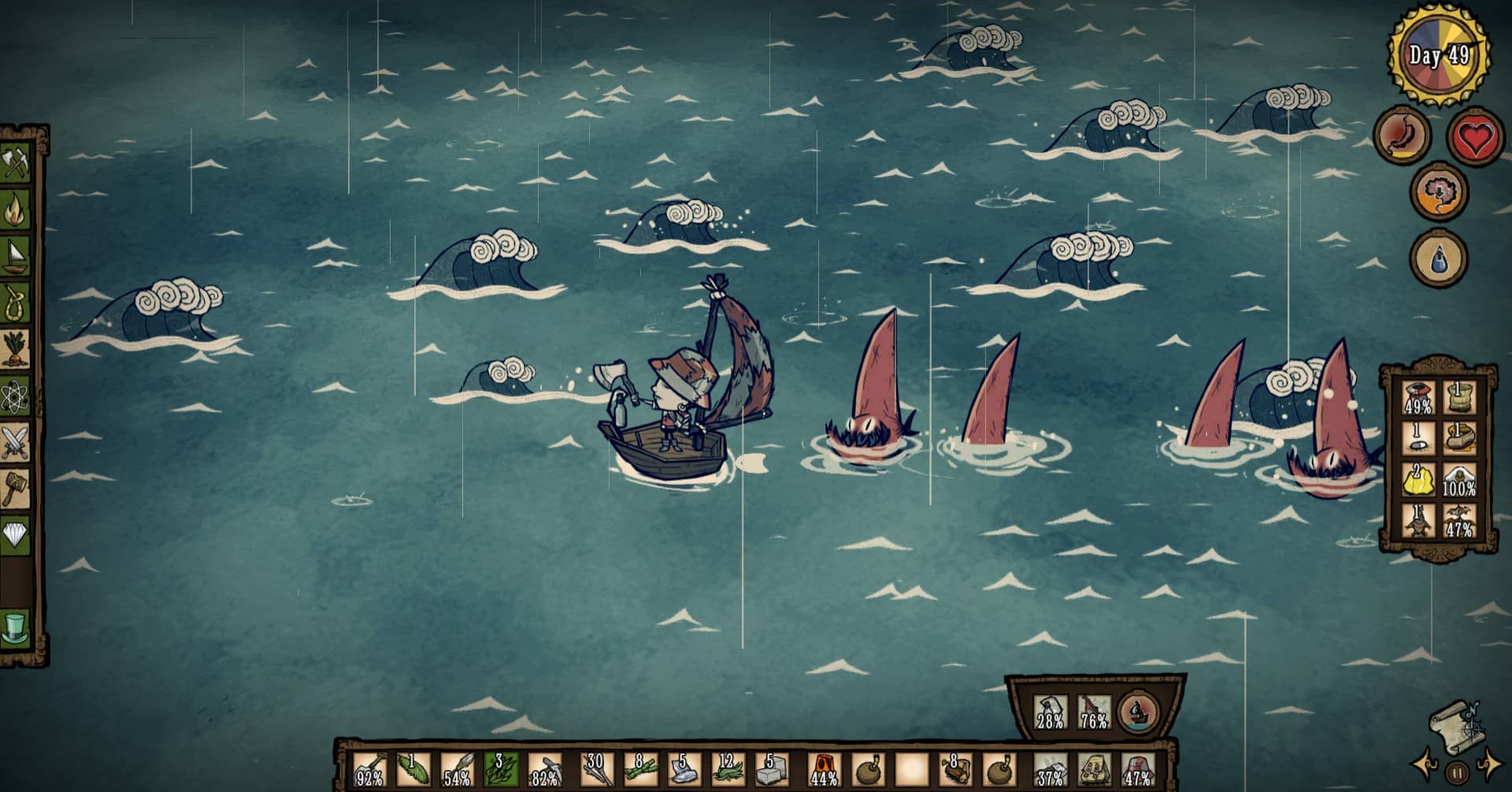The width and height of the screenshot is (1512, 792).
Task: Select the Refine diamond crafting tab
Action: (15, 536)
